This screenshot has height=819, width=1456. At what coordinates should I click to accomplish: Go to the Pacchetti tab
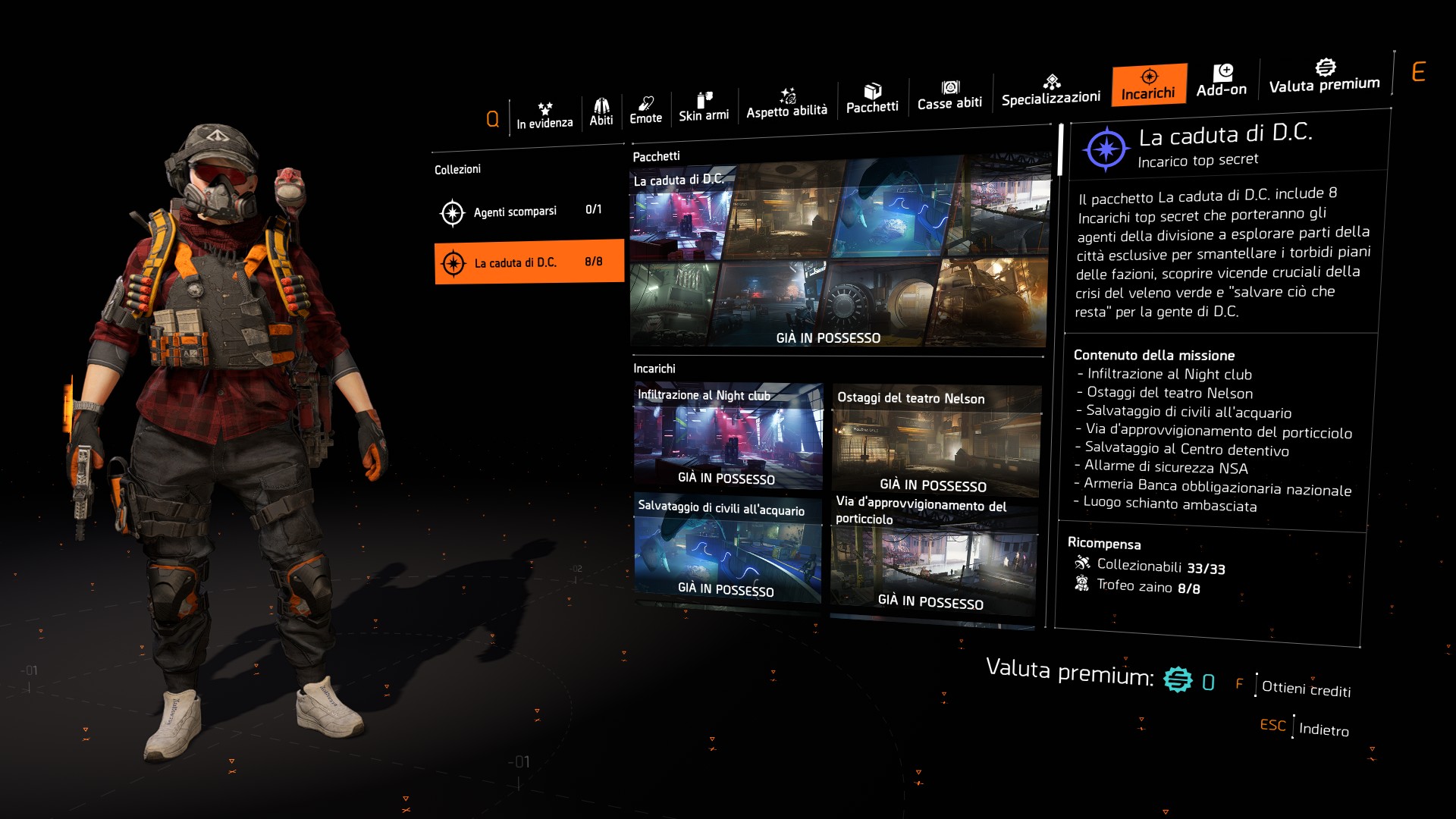[872, 99]
